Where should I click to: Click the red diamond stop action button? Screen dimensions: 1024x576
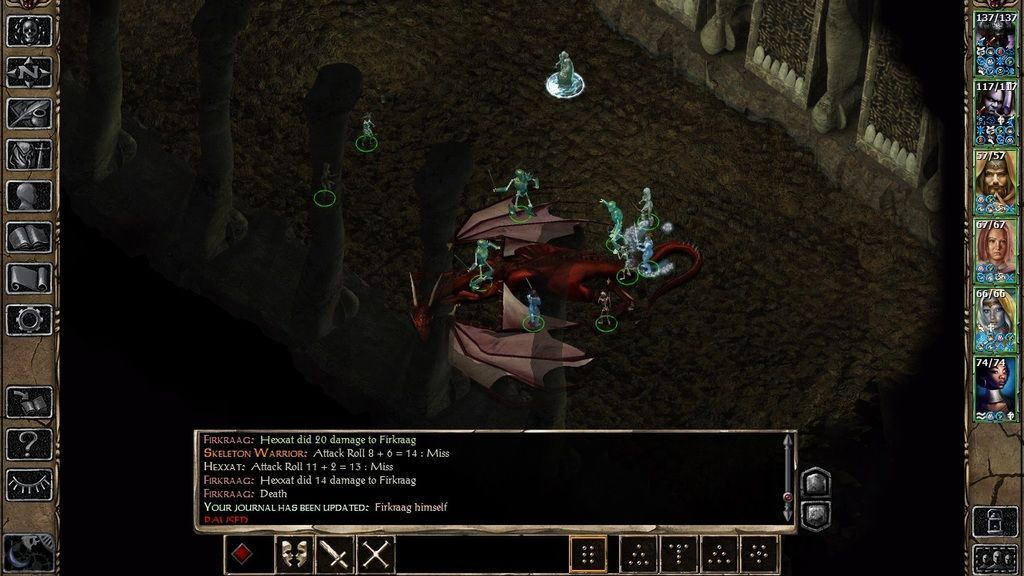243,554
